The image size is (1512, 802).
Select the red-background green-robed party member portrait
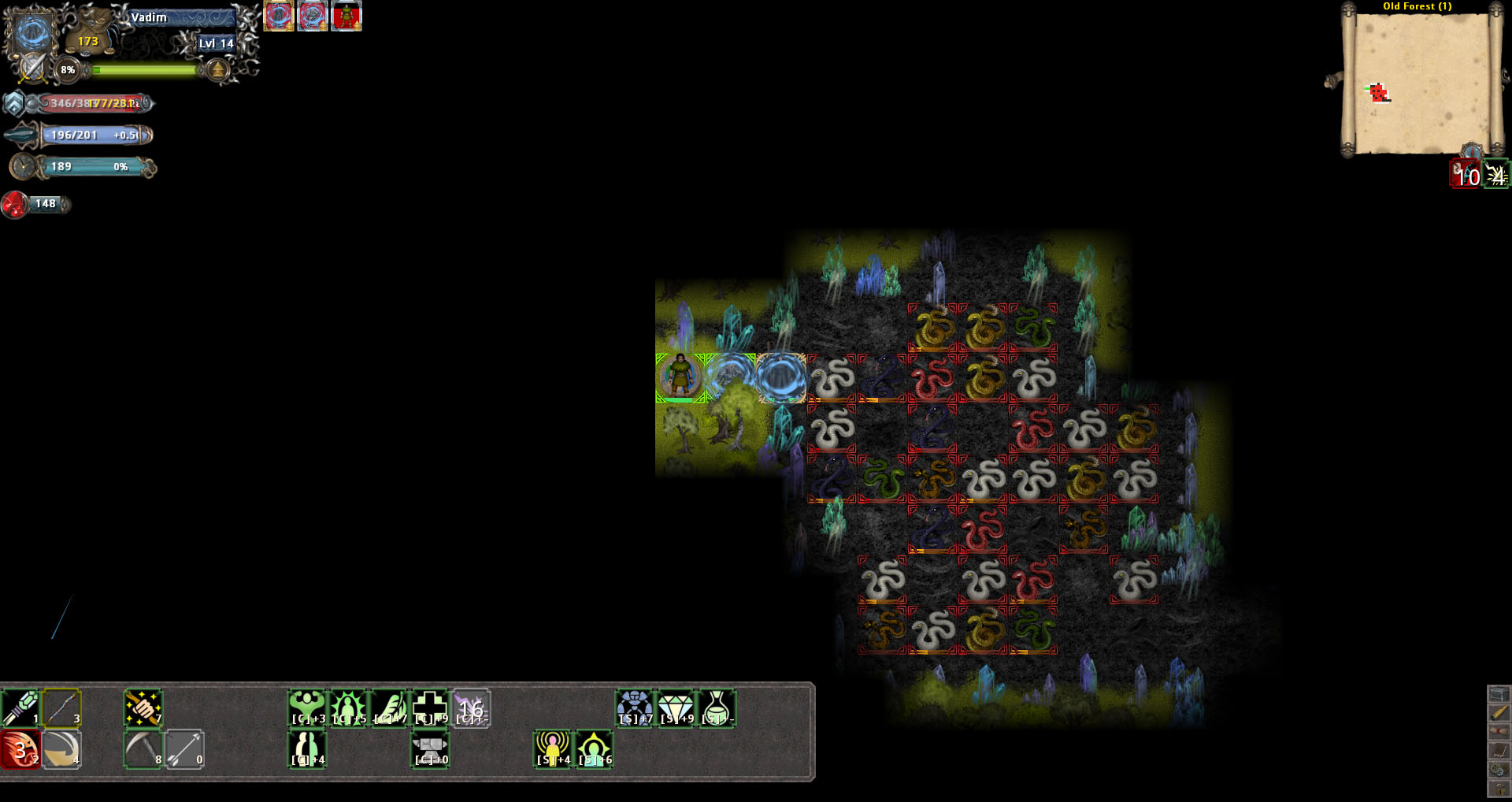click(346, 17)
